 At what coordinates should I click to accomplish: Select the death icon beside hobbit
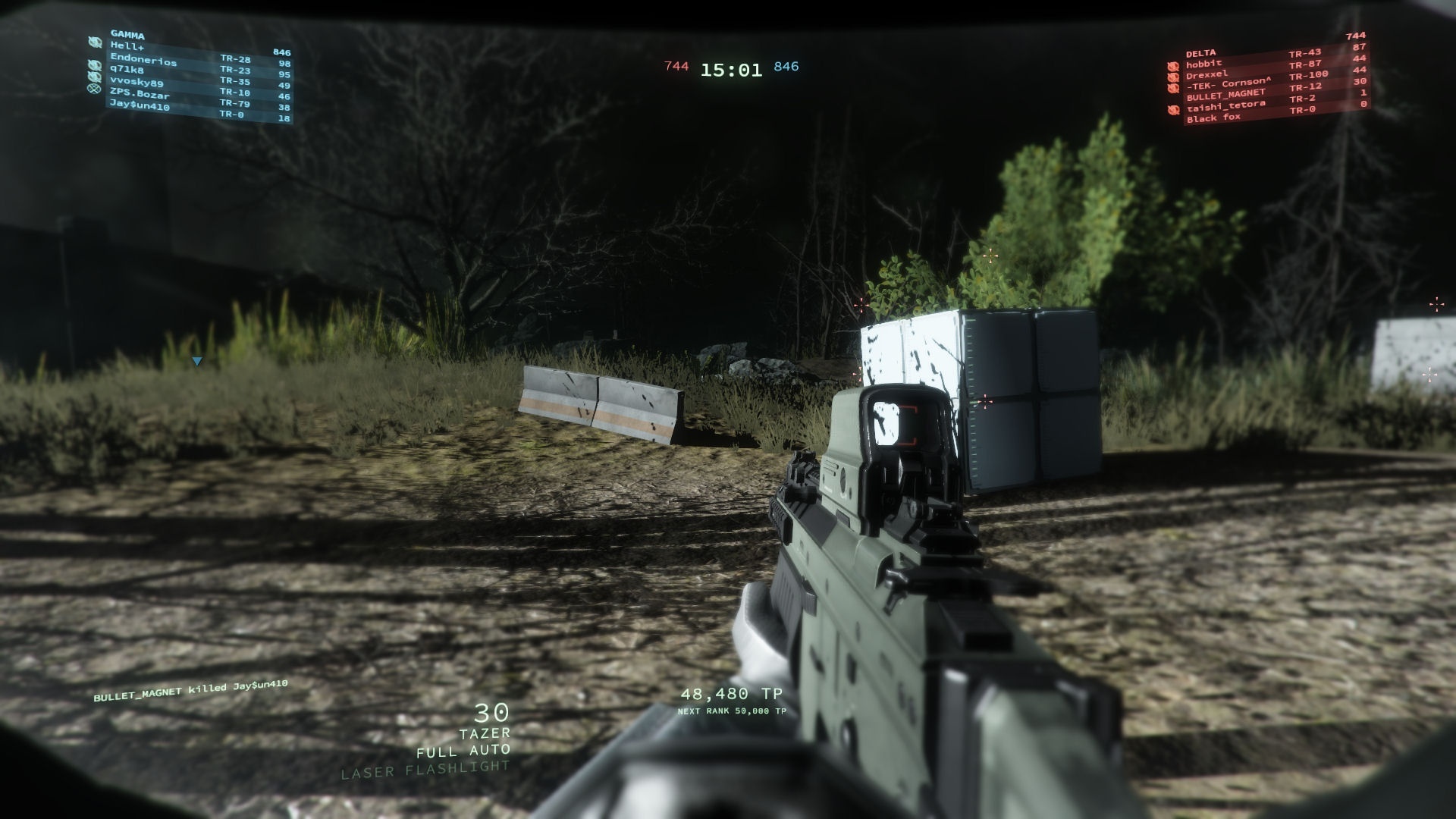click(x=1172, y=65)
